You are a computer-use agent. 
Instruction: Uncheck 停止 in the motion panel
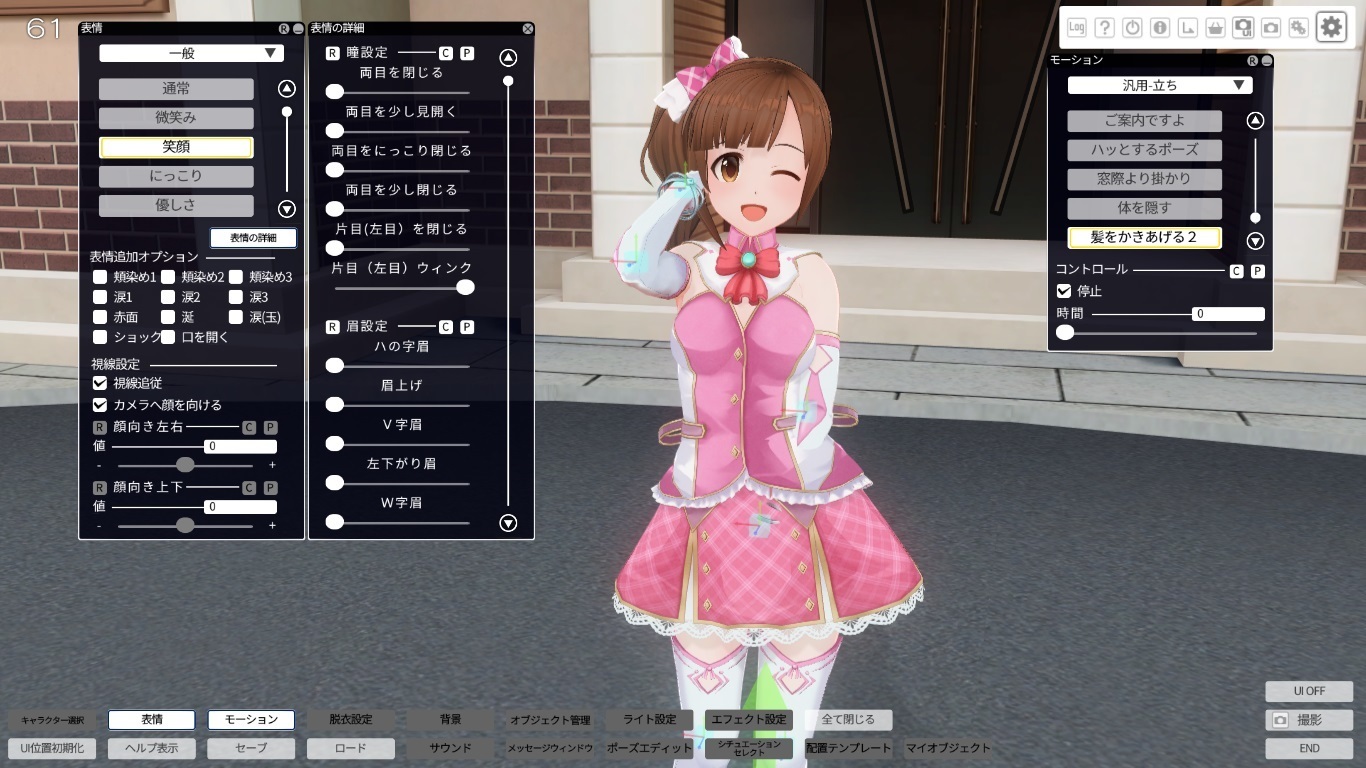(x=1065, y=291)
